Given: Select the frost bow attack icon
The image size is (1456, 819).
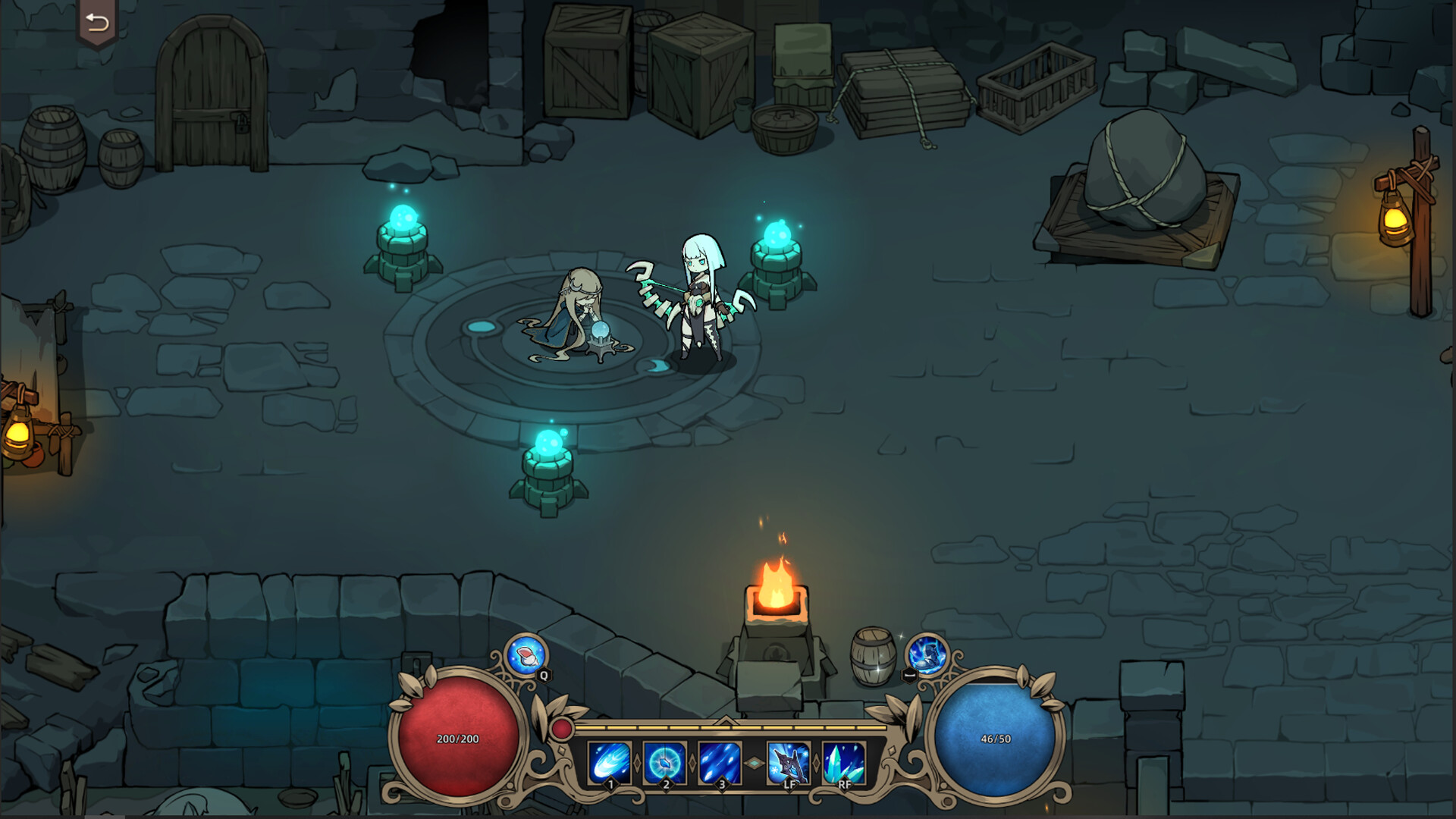Looking at the screenshot, I should point(789,762).
